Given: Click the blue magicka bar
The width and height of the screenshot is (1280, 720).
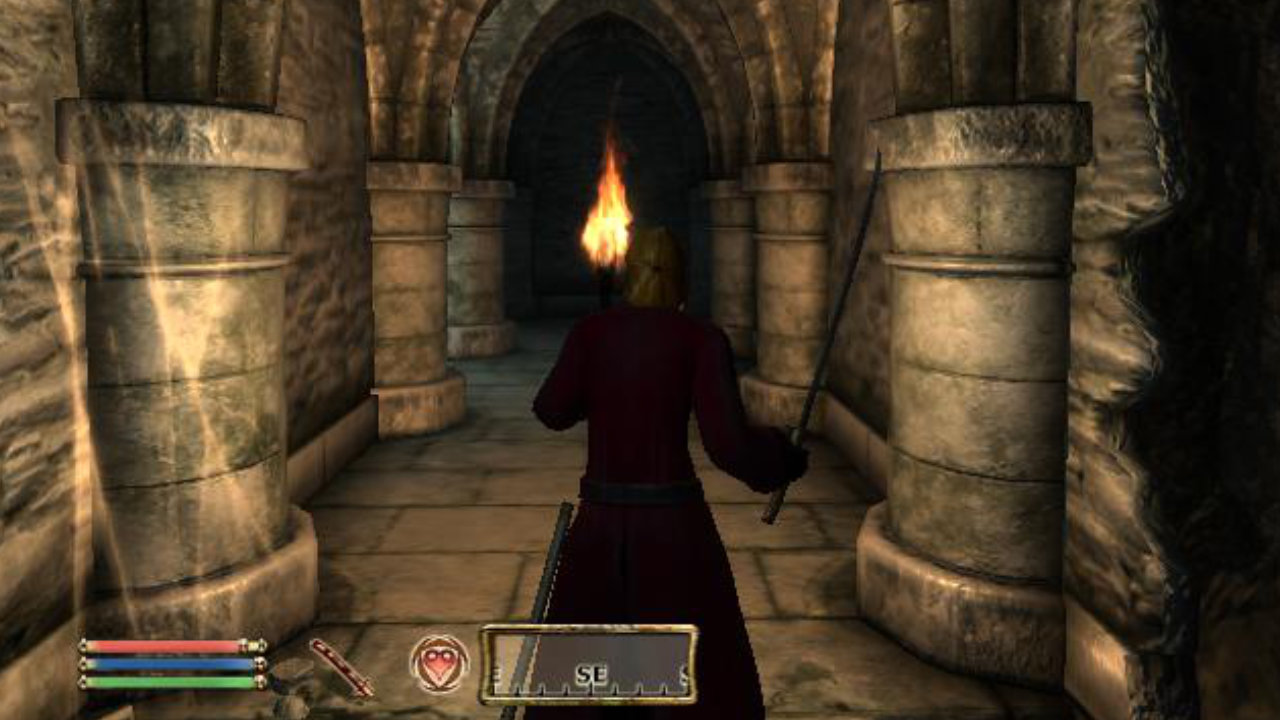Looking at the screenshot, I should [x=165, y=665].
